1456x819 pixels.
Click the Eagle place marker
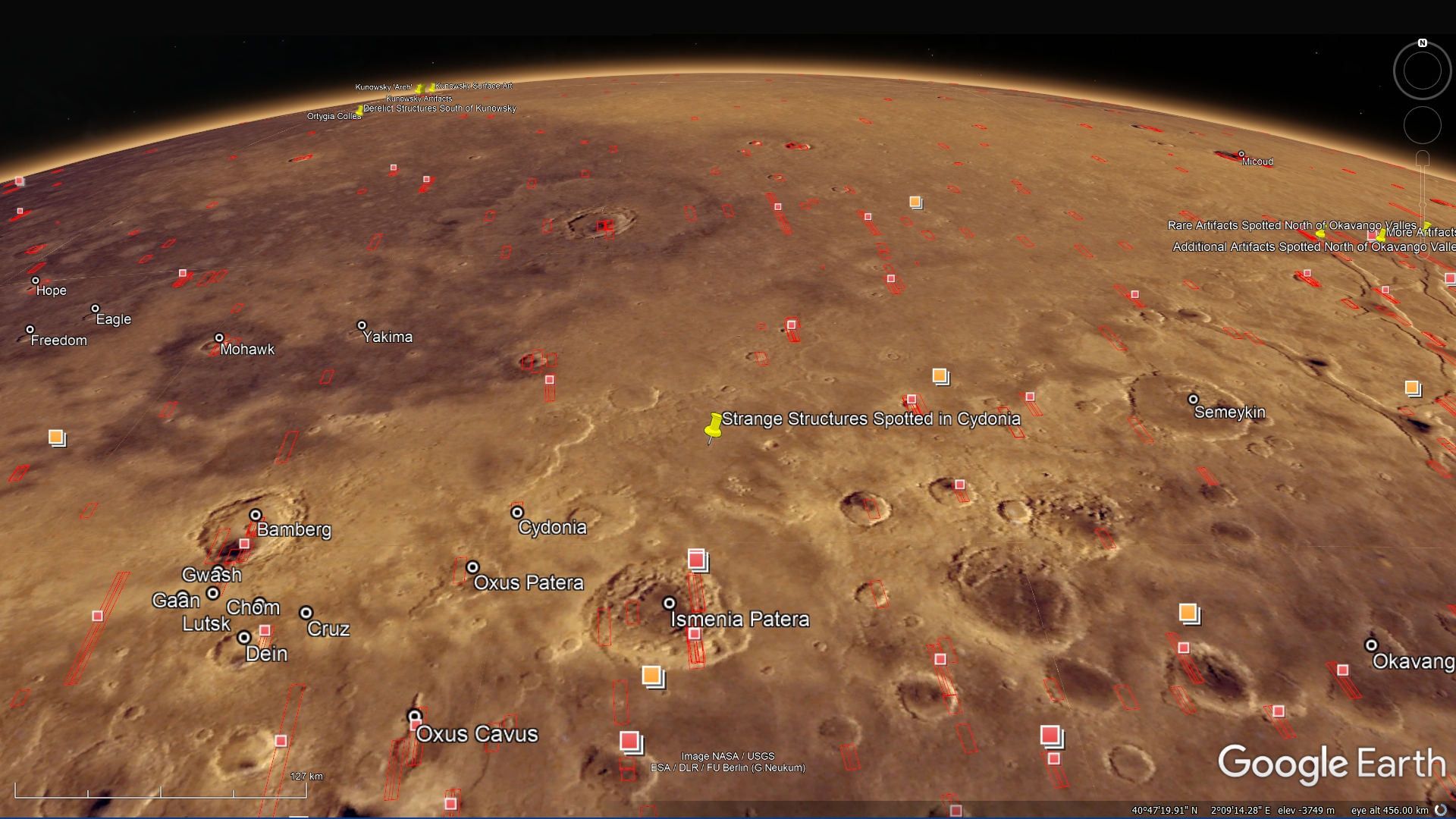(95, 309)
